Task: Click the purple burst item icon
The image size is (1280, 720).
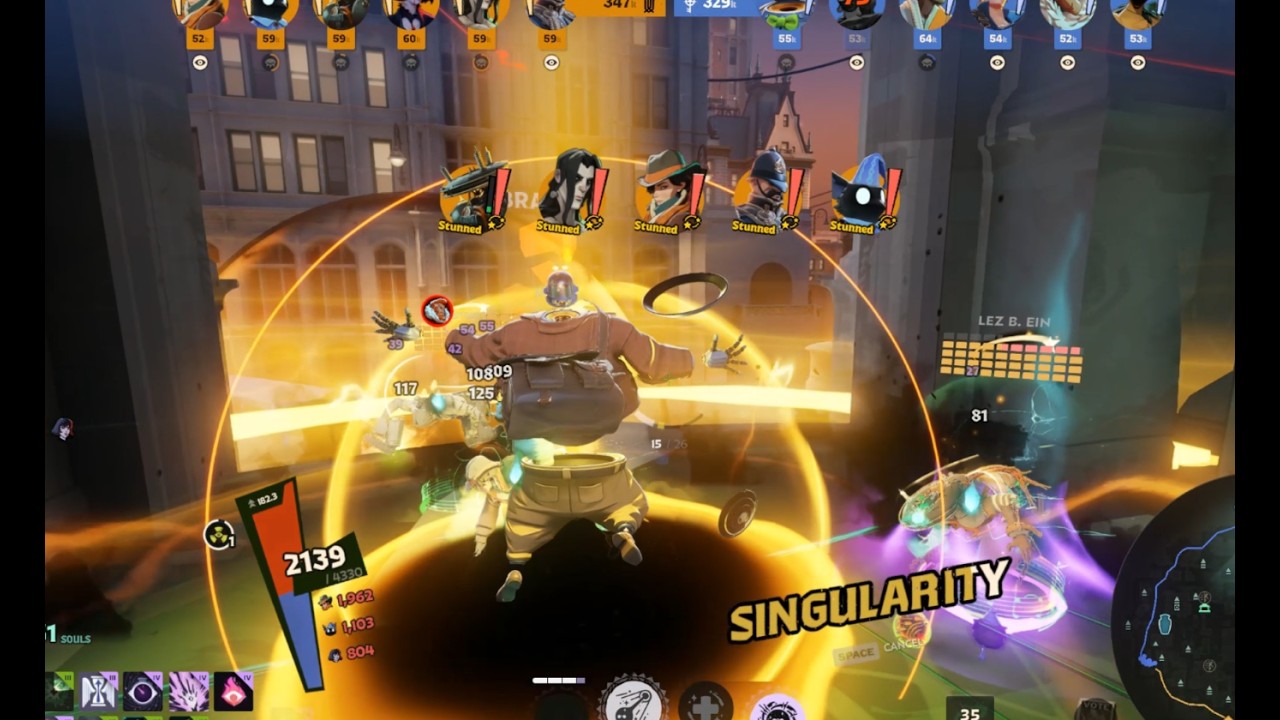Action: pyautogui.click(x=188, y=691)
